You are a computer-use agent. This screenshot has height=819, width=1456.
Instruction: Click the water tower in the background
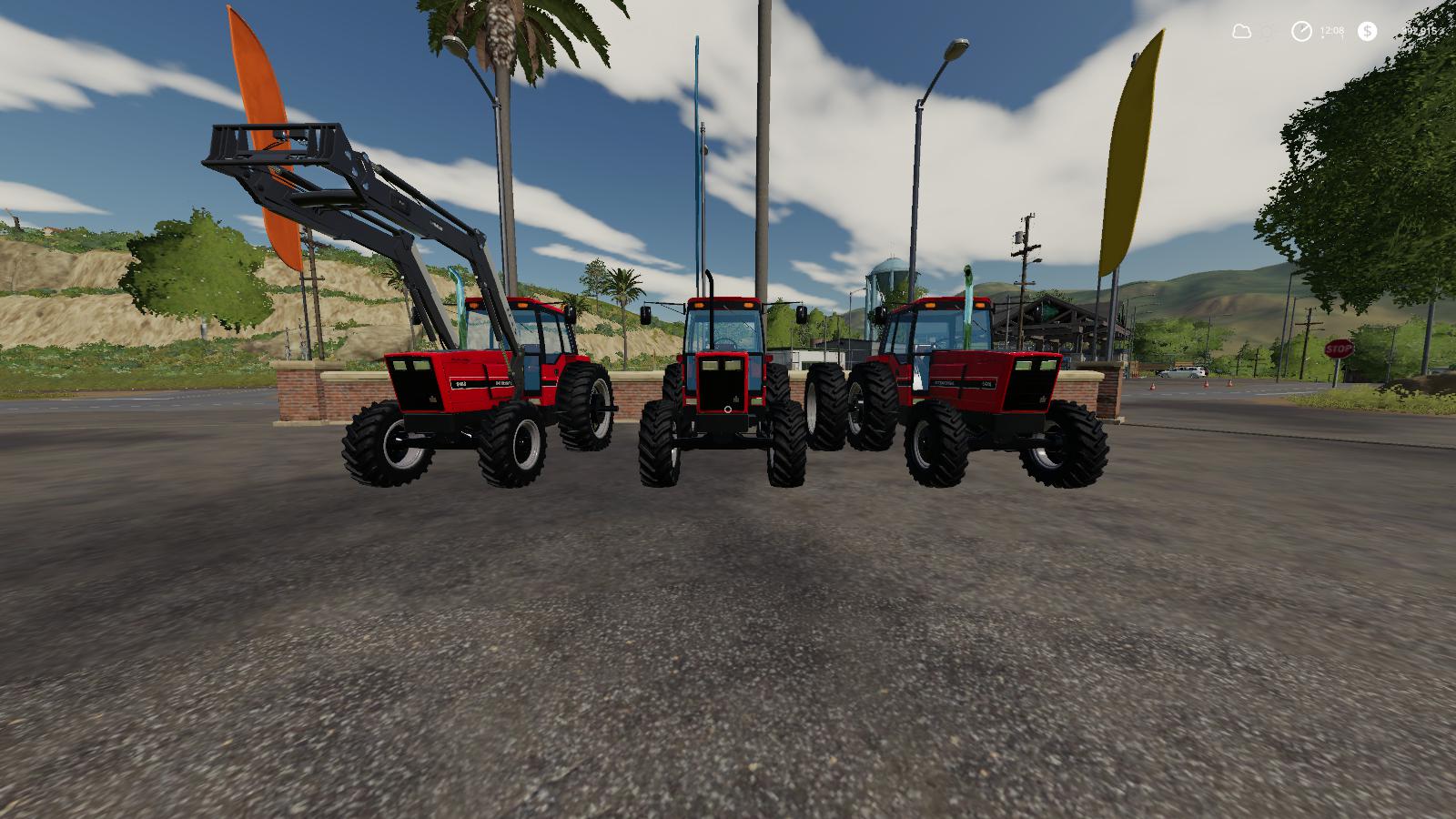tap(890, 270)
